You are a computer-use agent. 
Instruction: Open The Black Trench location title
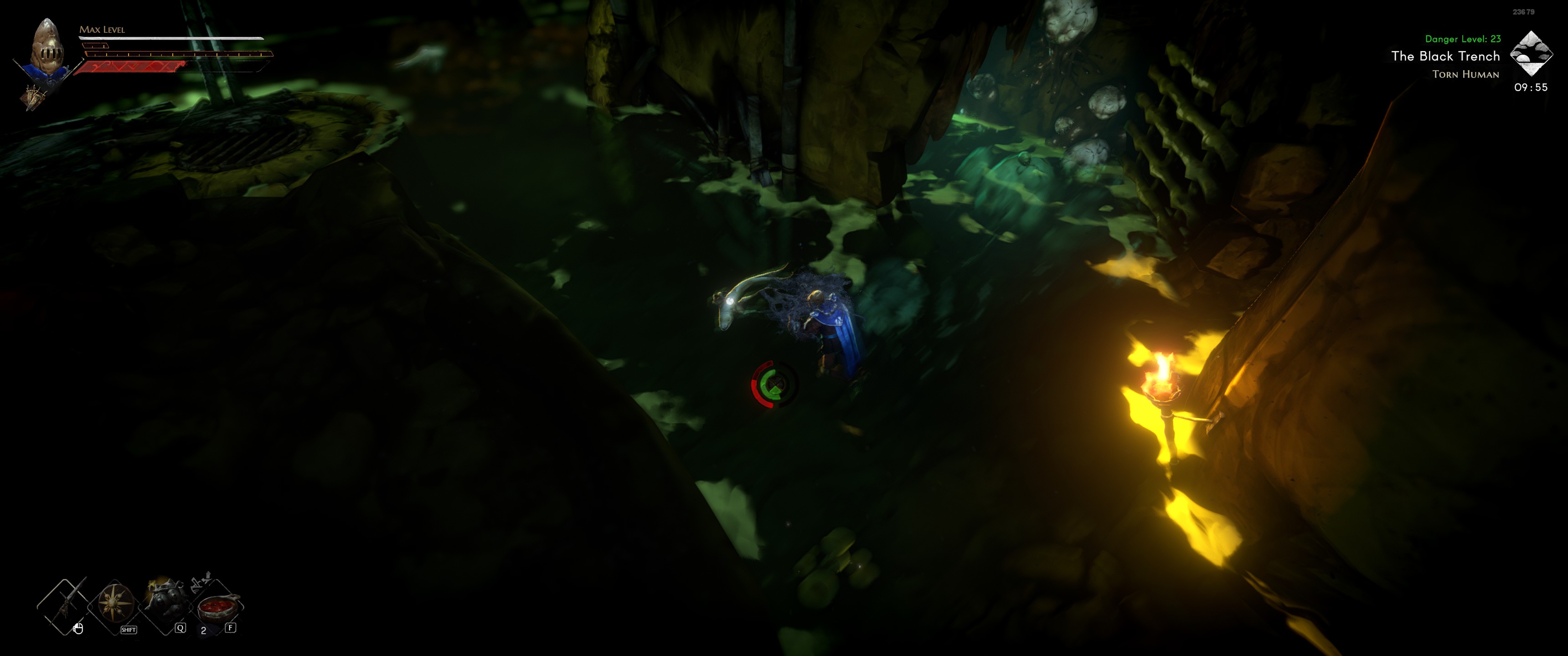click(x=1446, y=56)
